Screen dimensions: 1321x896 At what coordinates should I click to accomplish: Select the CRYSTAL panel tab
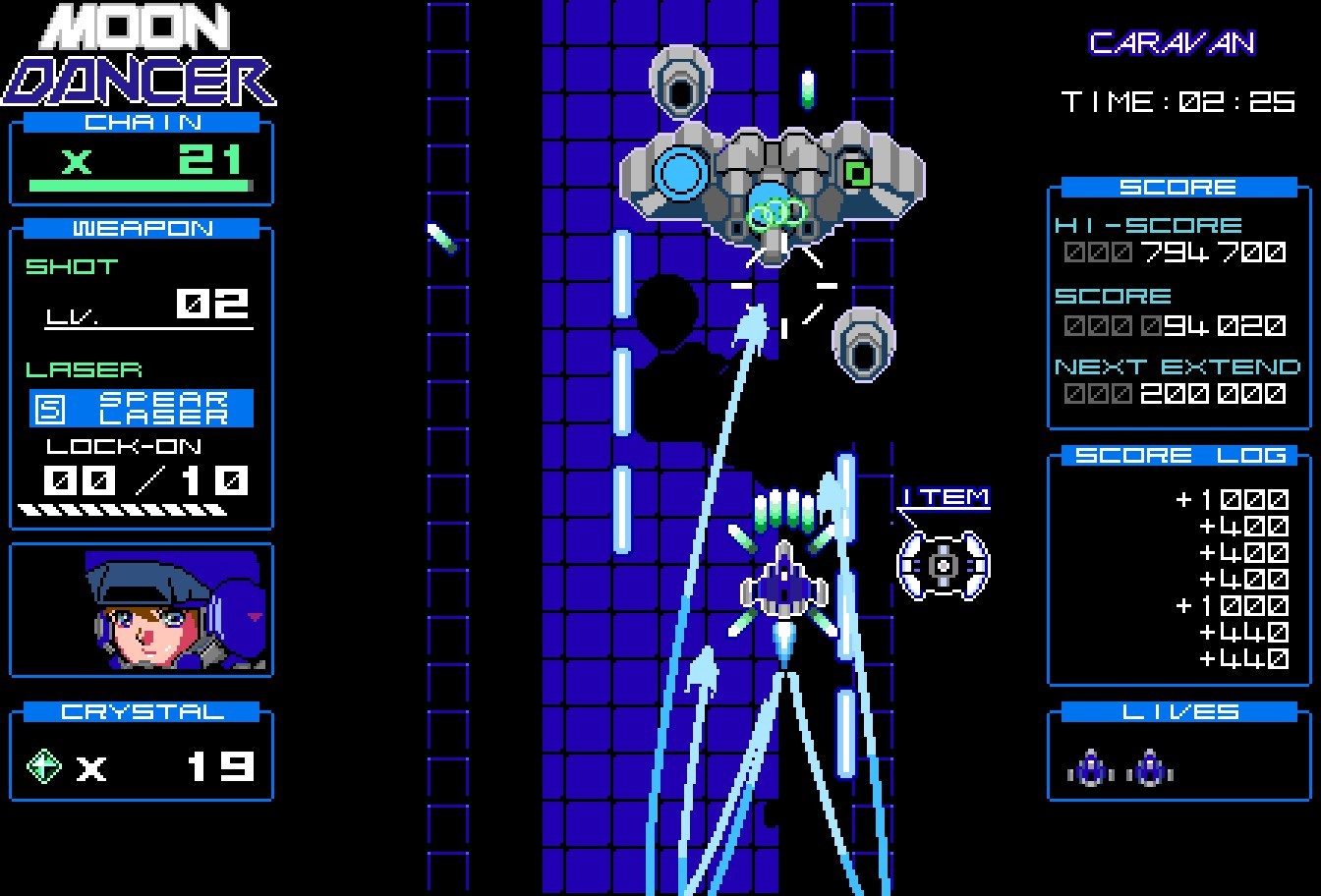pyautogui.click(x=141, y=711)
